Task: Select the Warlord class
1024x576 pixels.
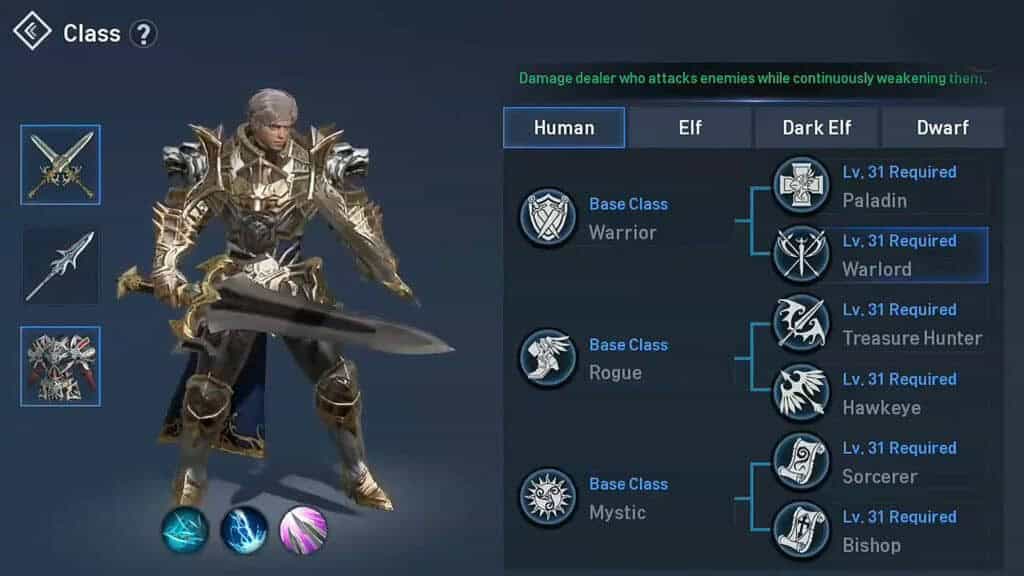Action: click(x=878, y=255)
